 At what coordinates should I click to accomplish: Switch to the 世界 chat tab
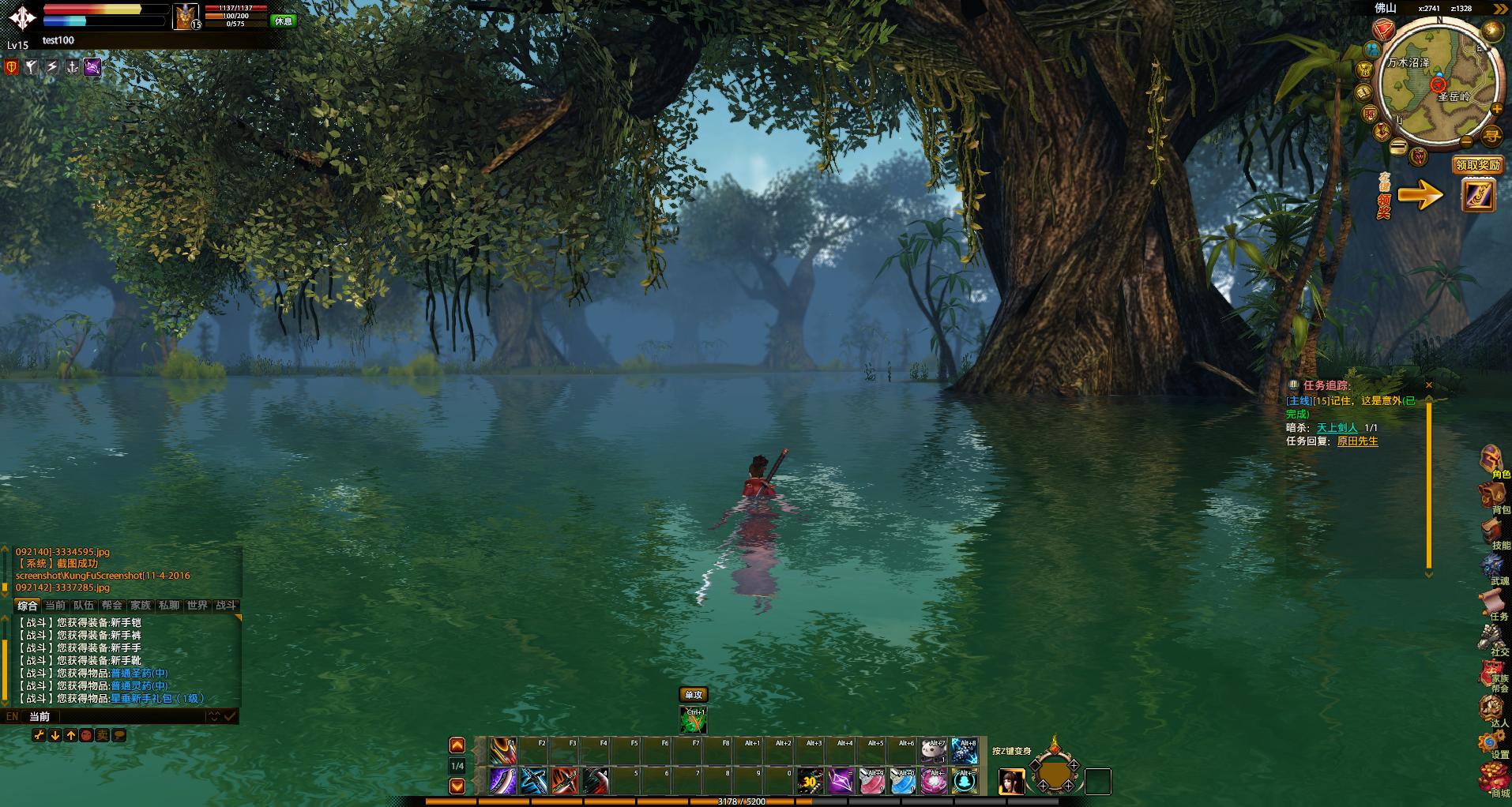click(x=197, y=606)
